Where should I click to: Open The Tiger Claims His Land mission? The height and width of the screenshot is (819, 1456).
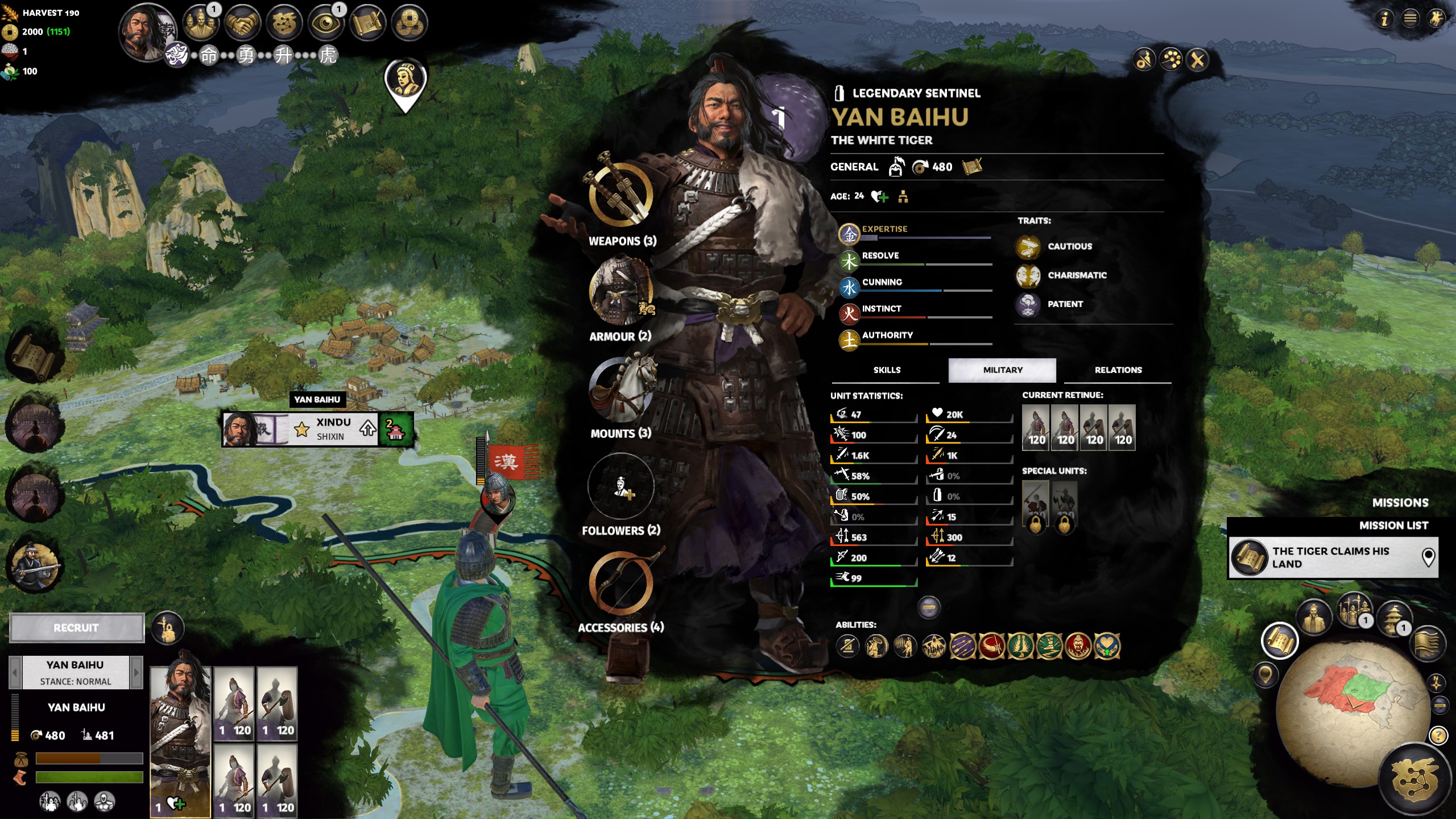click(1332, 557)
